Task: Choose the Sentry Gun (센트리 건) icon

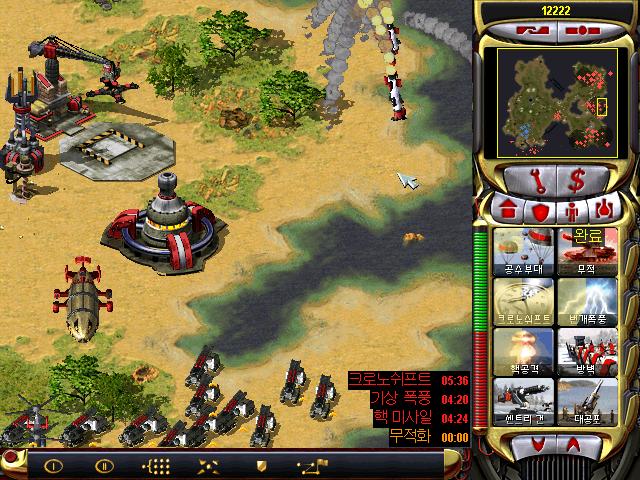Action: pos(520,401)
